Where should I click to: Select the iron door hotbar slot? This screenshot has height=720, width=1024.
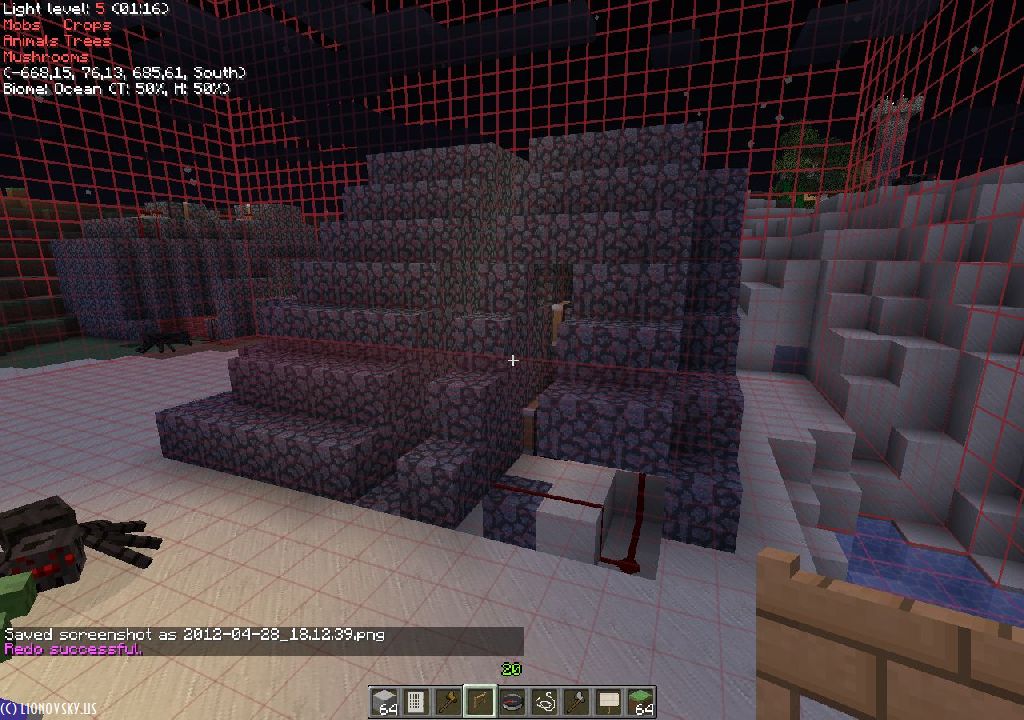click(416, 702)
